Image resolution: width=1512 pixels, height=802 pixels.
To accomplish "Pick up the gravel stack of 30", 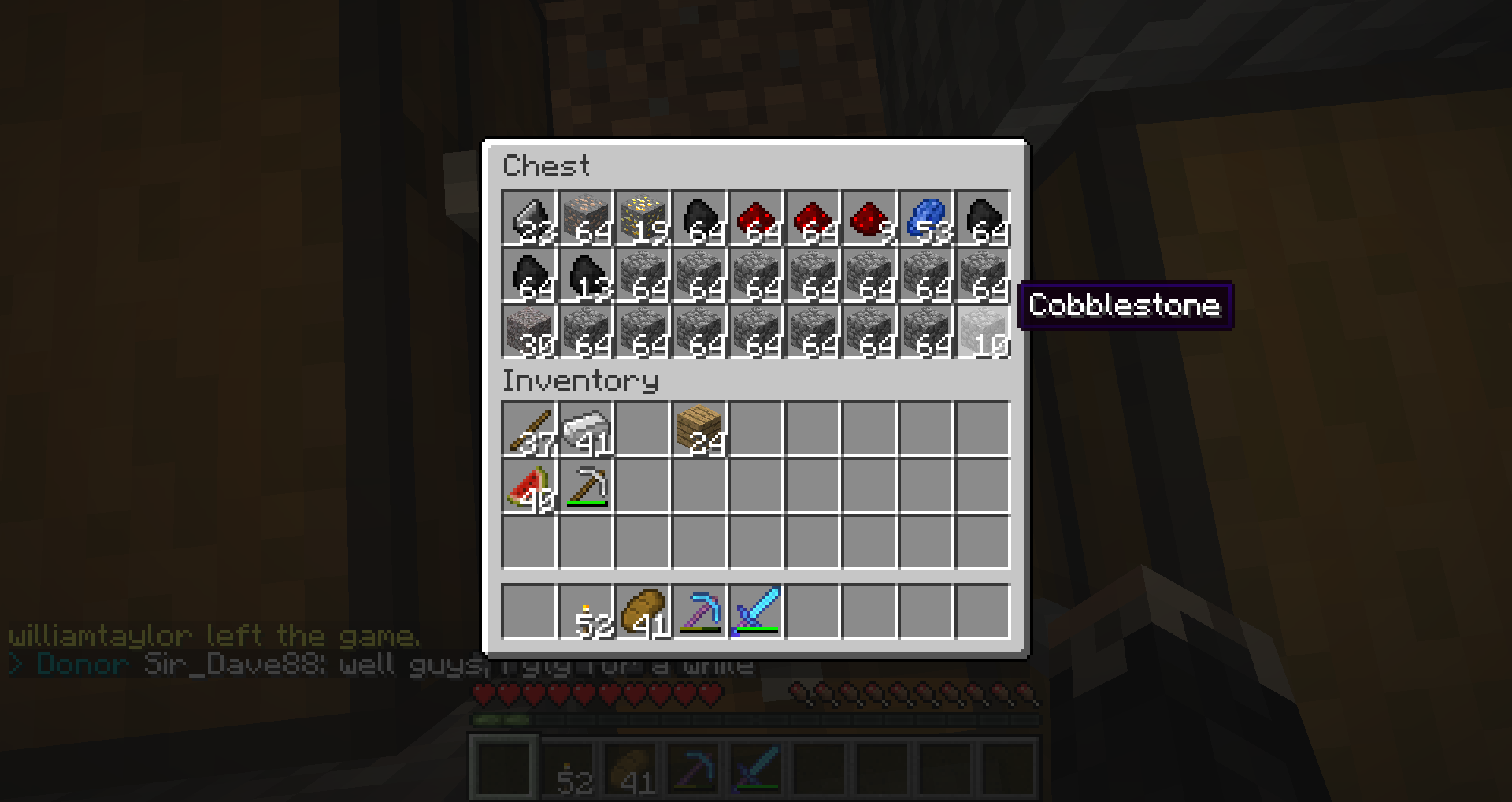I will coord(529,332).
